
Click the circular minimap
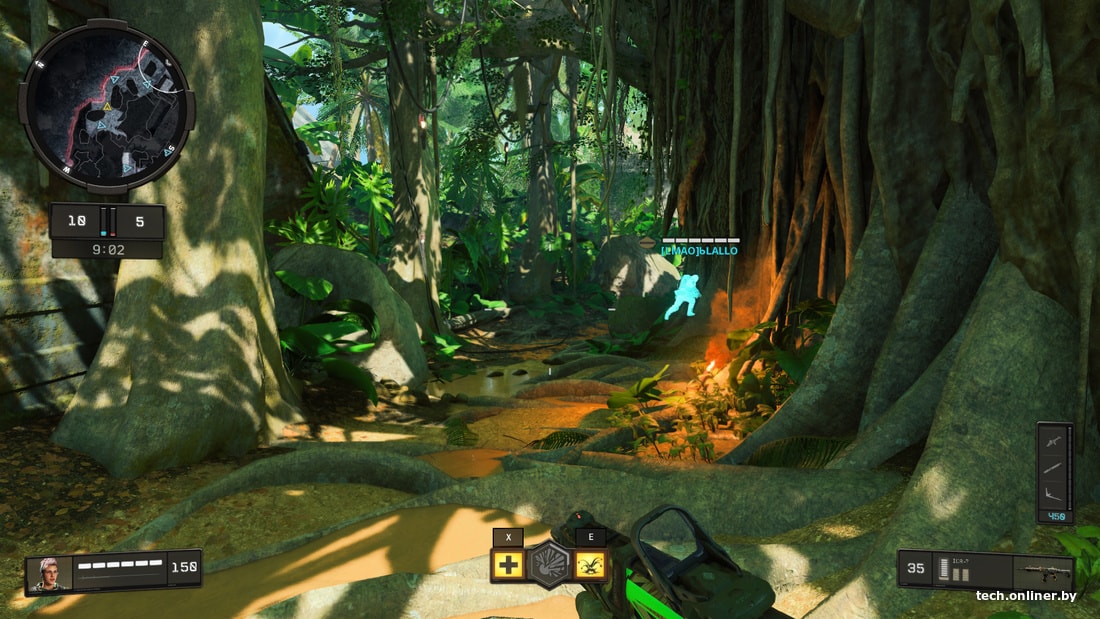coord(107,106)
